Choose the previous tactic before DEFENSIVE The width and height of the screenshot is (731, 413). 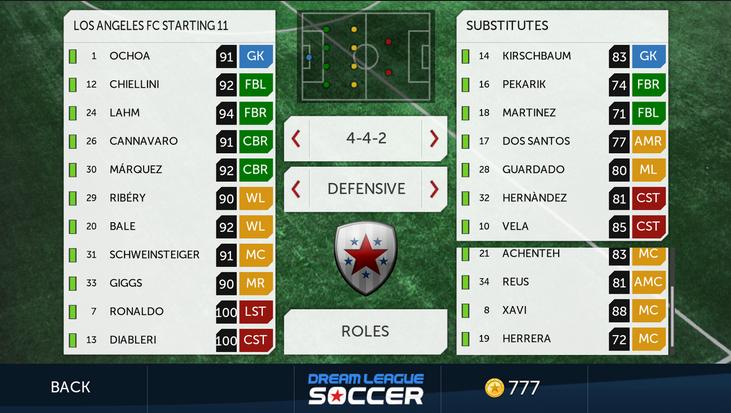[x=296, y=188]
